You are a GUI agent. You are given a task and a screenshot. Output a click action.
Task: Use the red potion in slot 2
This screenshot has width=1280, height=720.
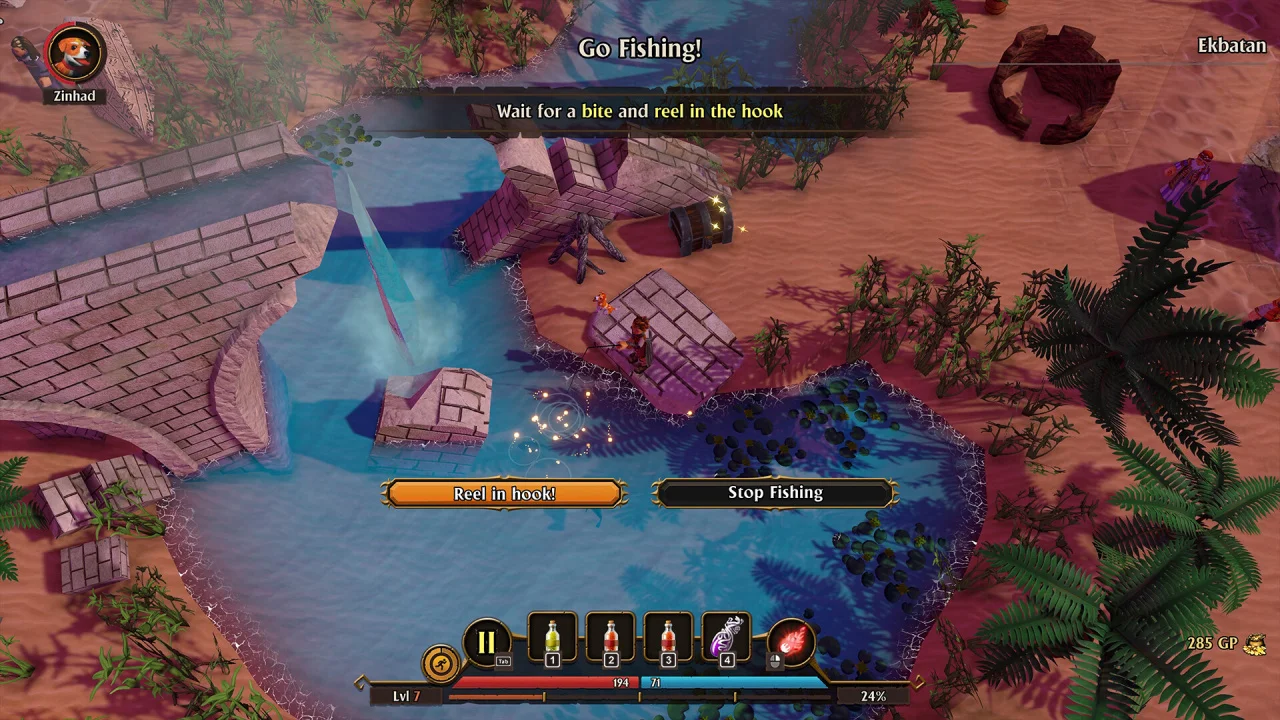click(x=611, y=638)
